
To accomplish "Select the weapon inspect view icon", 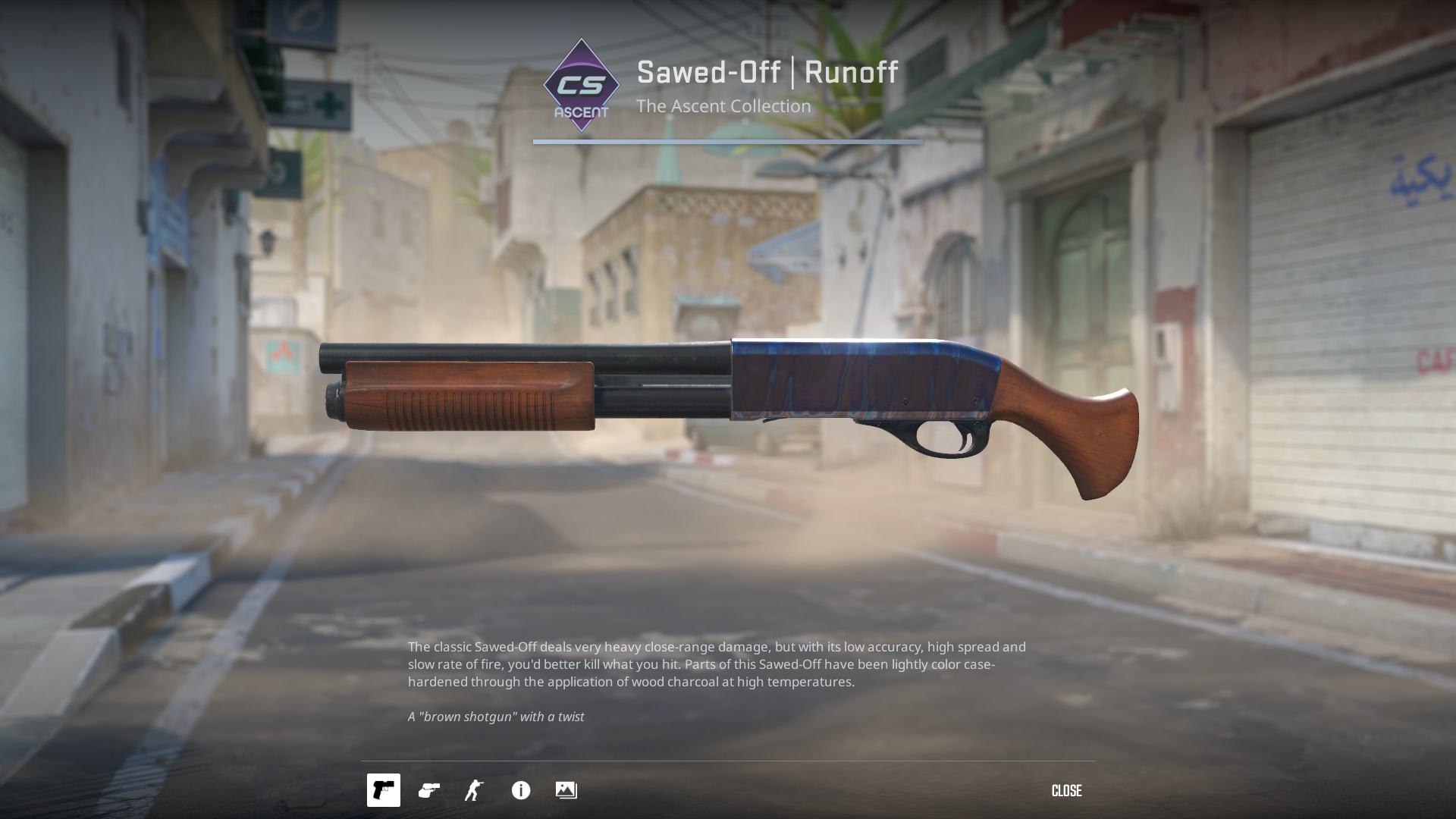I will [383, 790].
